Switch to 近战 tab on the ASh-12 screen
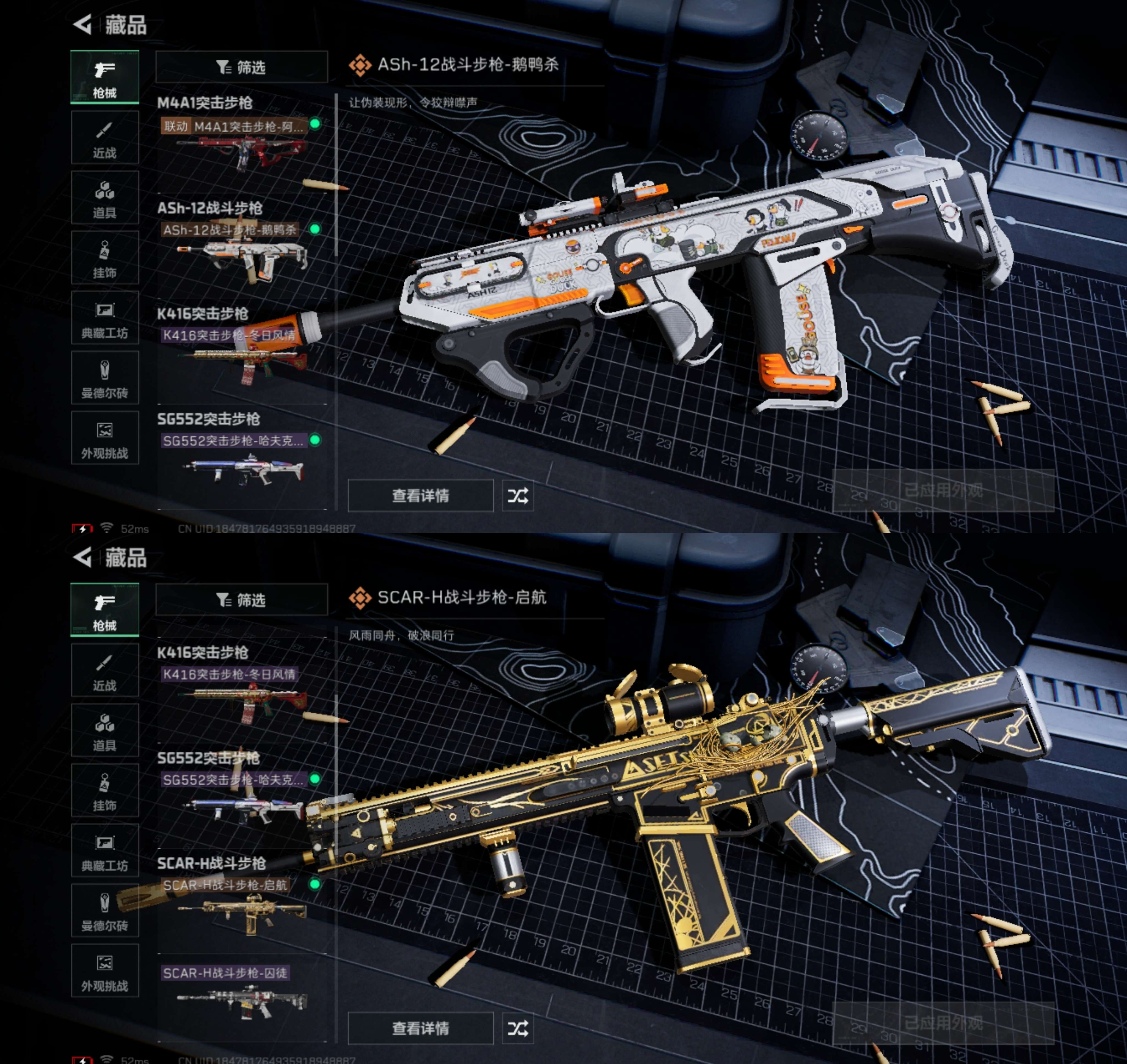 [105, 138]
